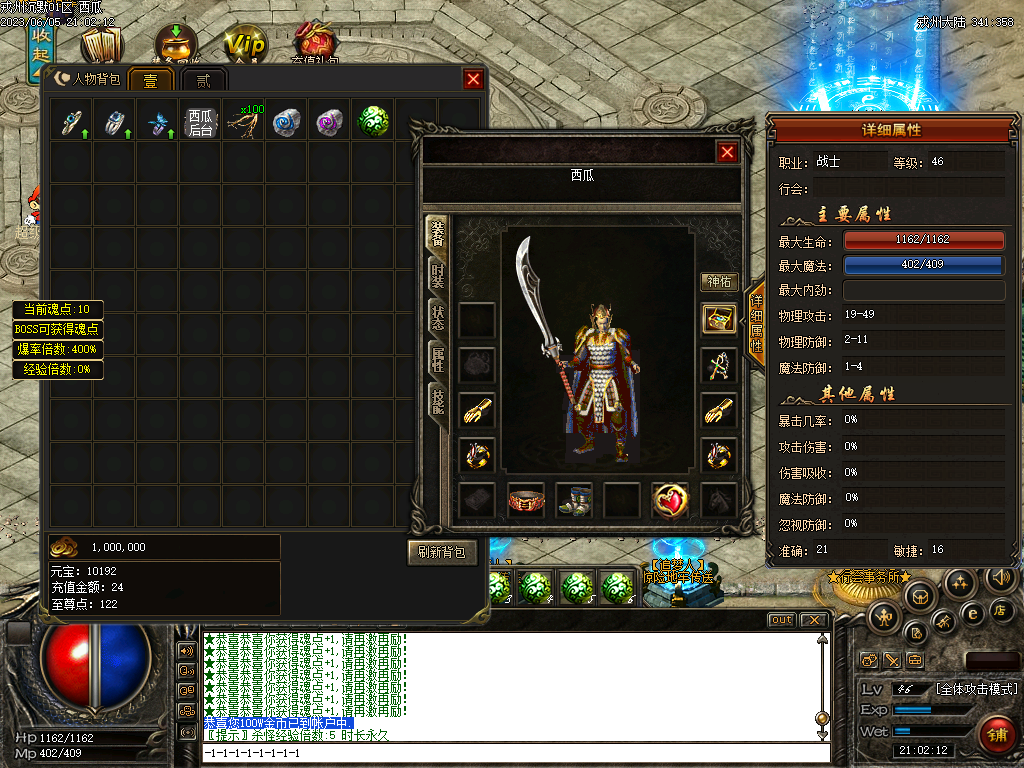
Task: Select the equipped boots slot
Action: pos(575,499)
